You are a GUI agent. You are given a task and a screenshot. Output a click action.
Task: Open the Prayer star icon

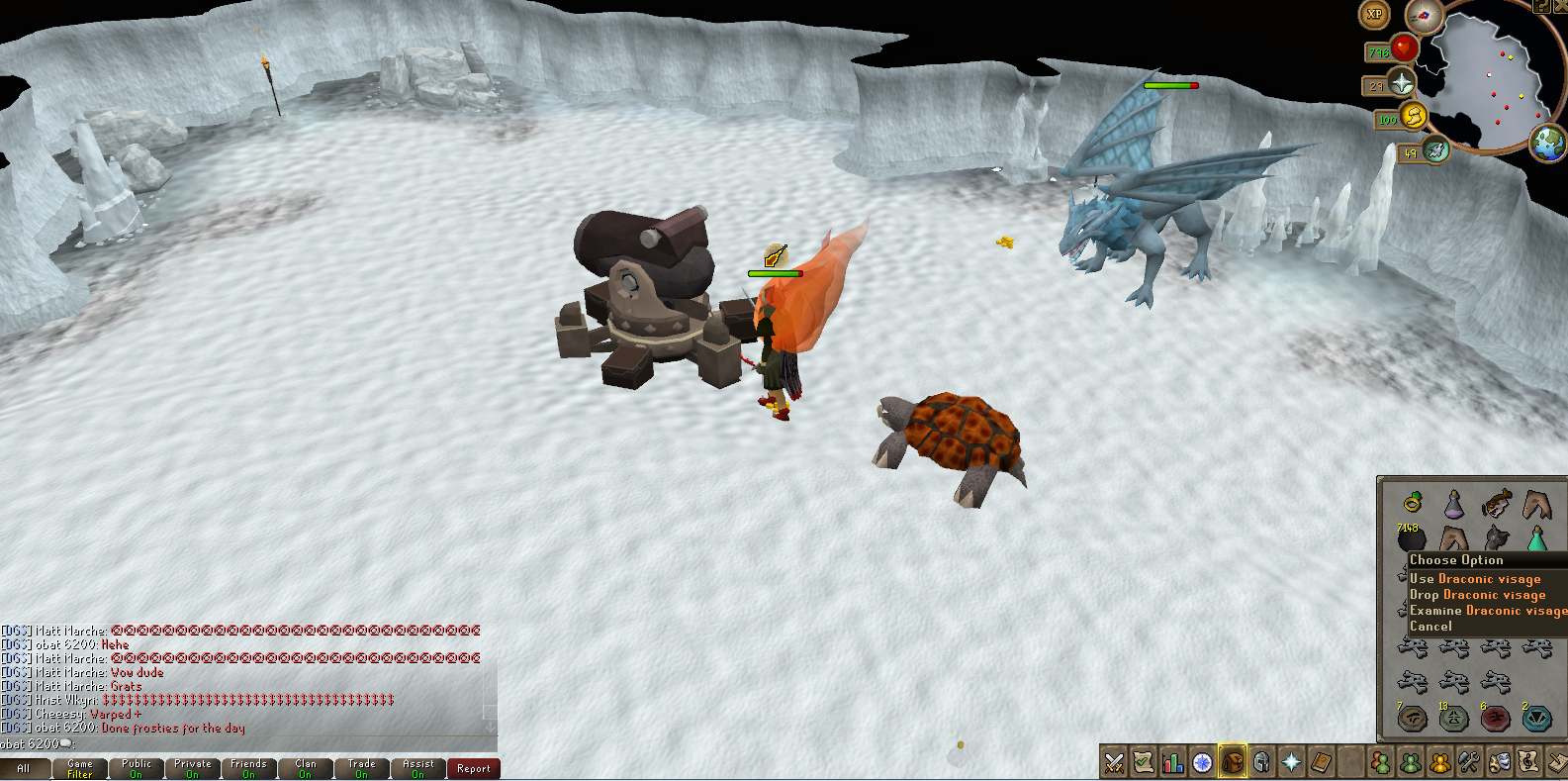1291,763
